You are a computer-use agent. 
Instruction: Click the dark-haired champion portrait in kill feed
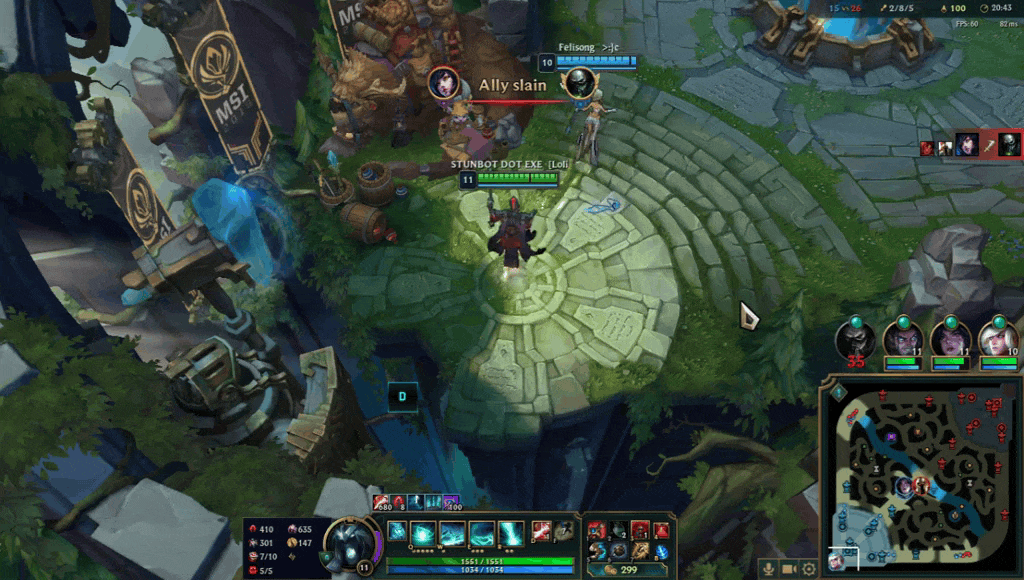click(x=968, y=145)
